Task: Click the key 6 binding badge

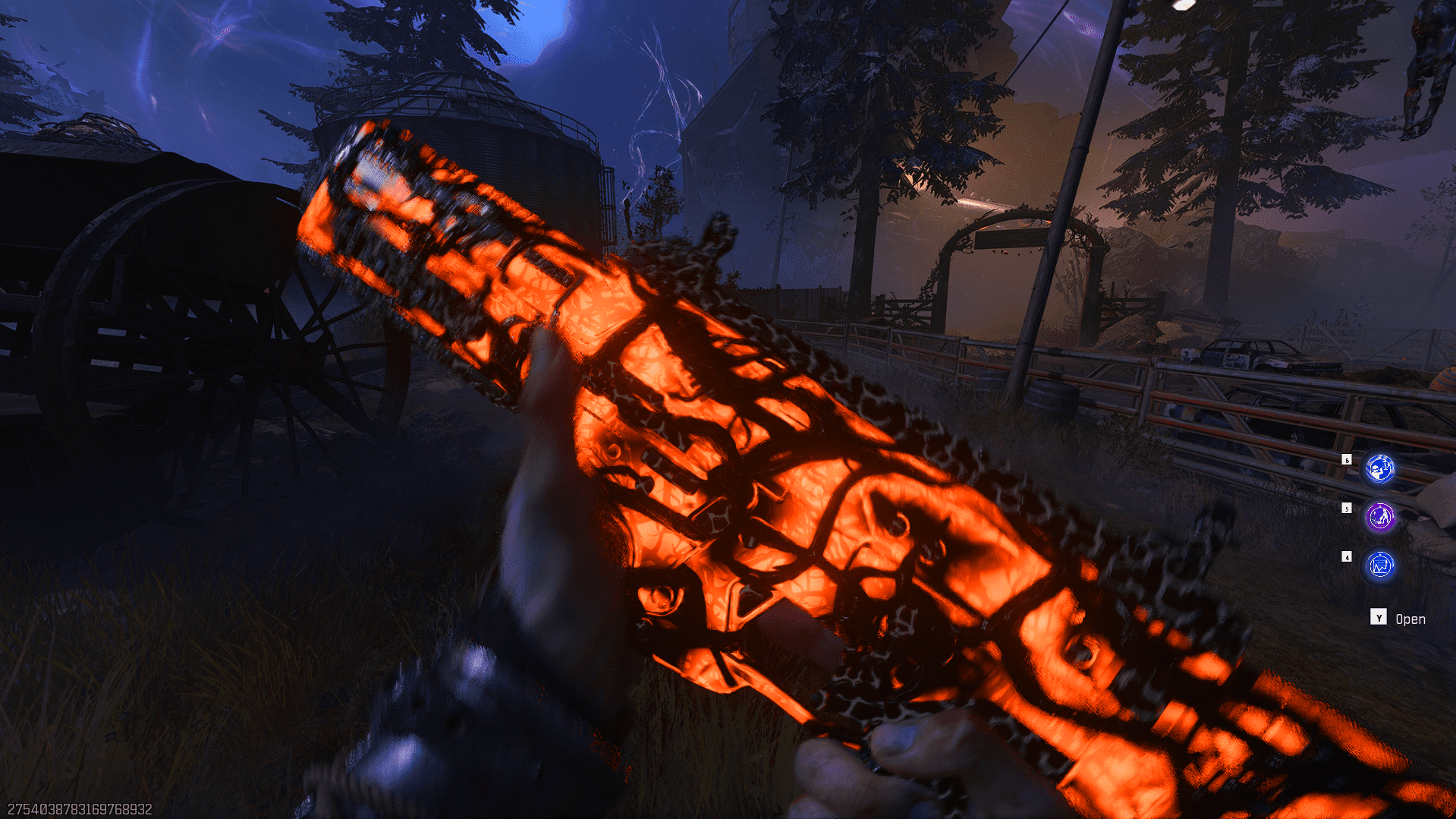Action: [1348, 458]
